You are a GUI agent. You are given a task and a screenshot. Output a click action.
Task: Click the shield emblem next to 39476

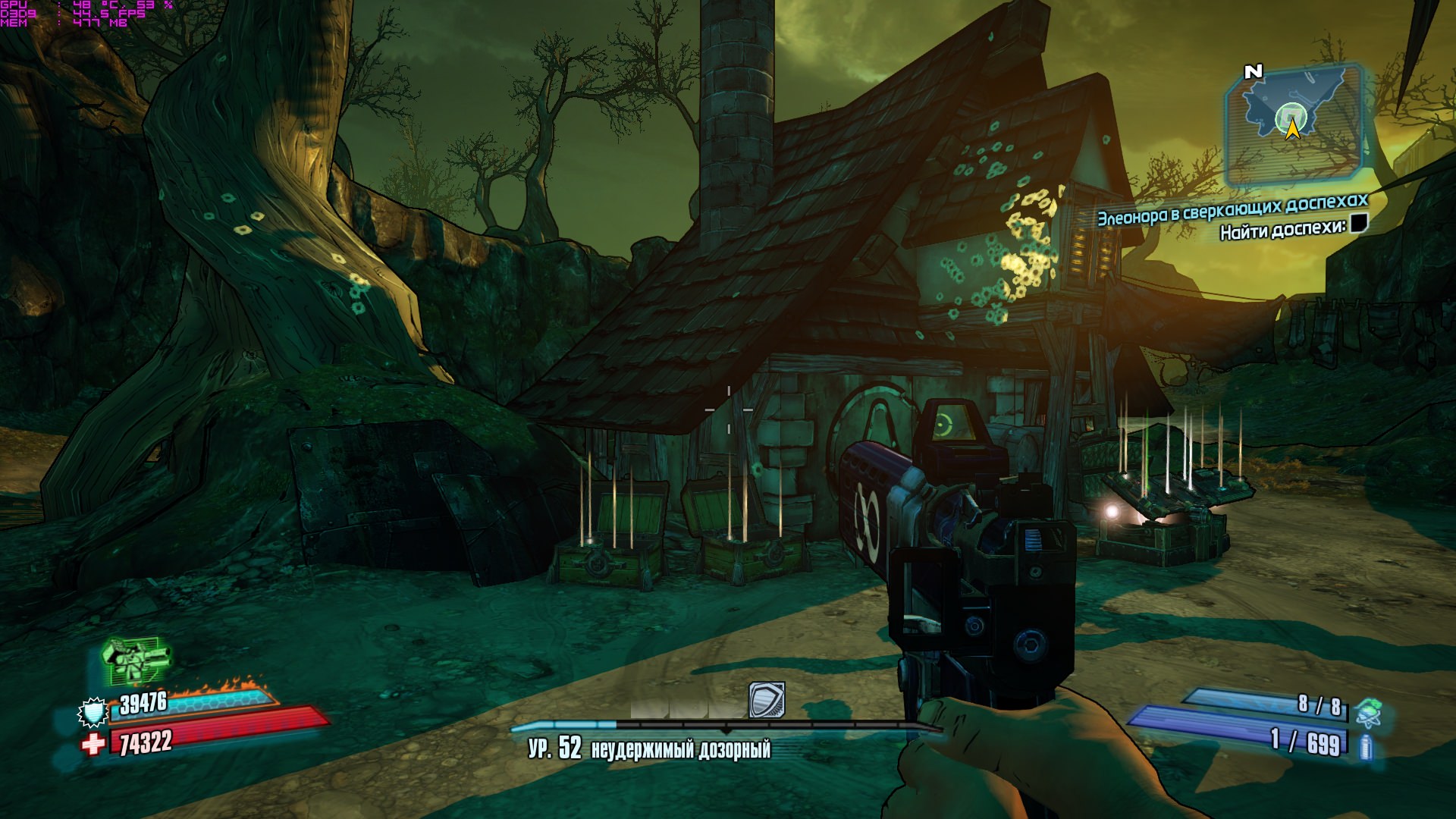coord(93,711)
